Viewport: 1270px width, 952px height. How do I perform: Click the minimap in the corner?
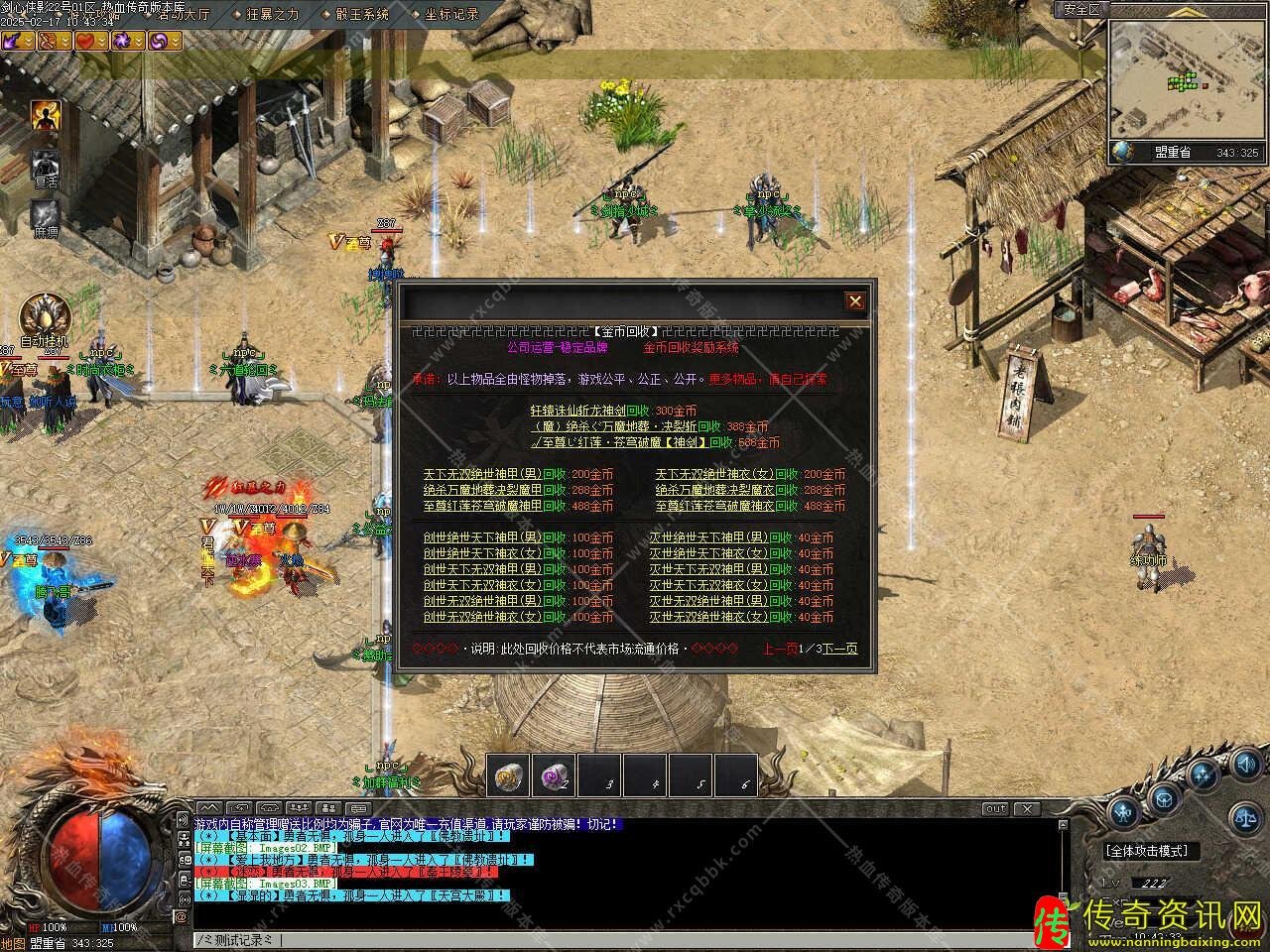1185,79
